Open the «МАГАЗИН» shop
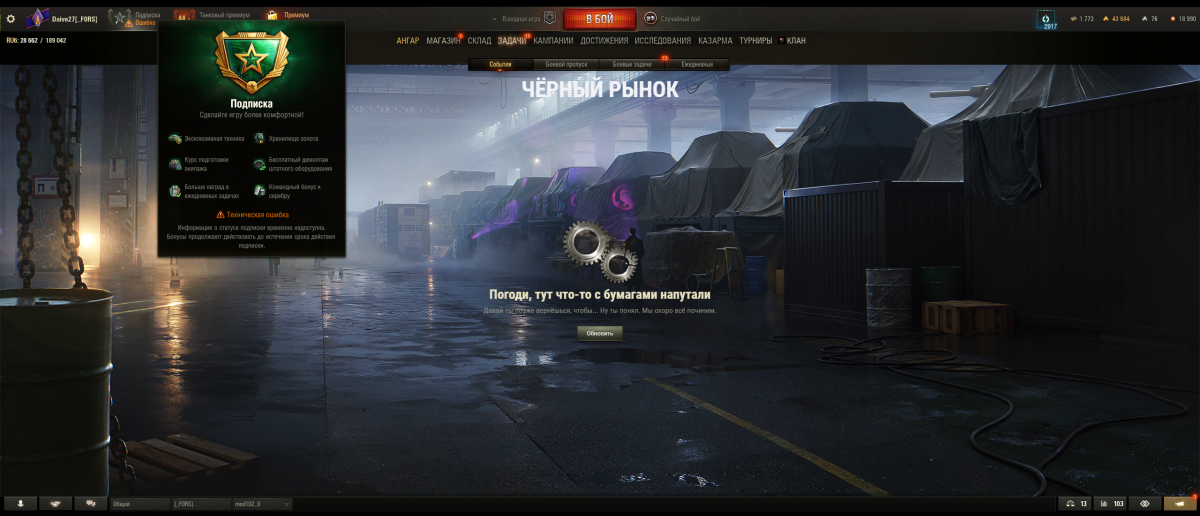The image size is (1200, 516). point(443,41)
